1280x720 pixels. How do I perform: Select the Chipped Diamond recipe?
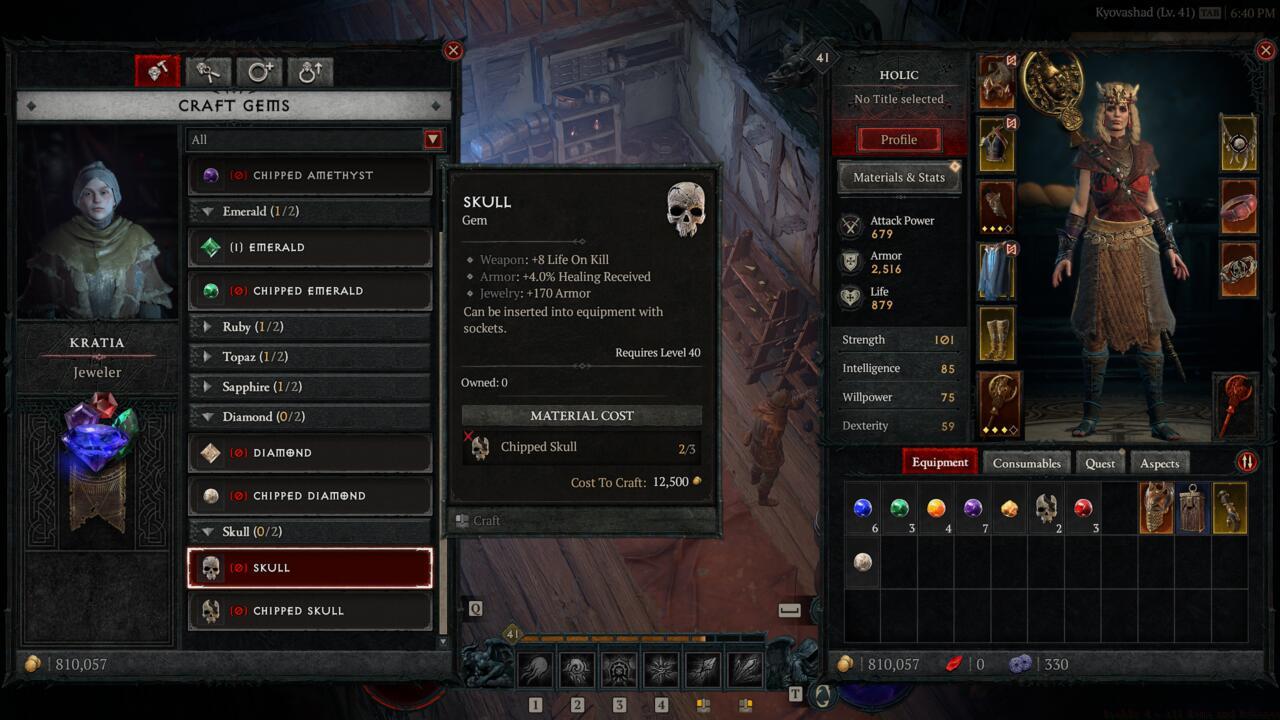(x=310, y=496)
